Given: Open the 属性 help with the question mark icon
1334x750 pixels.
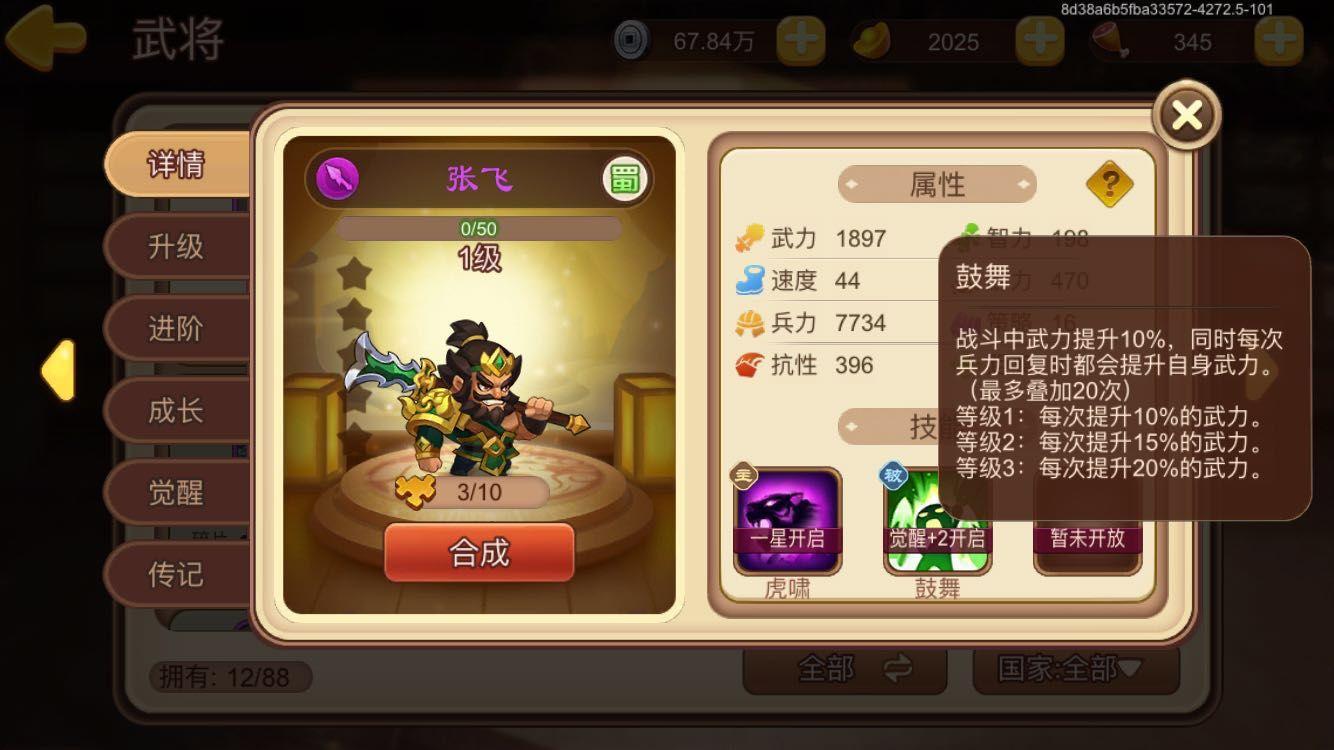Looking at the screenshot, I should point(1108,185).
